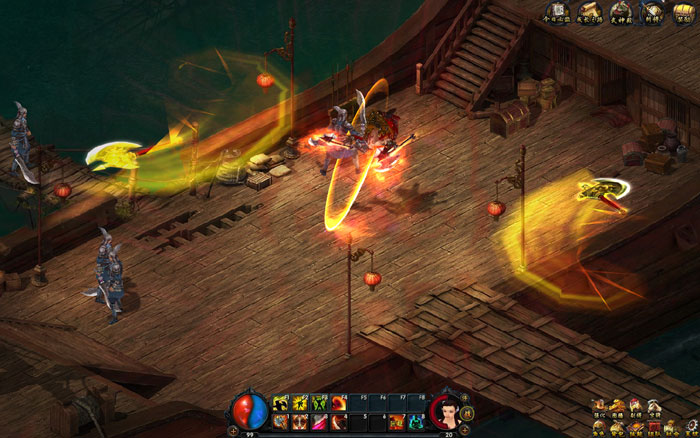The width and height of the screenshot is (700, 438).
Task: Use the slot 7 red item
Action: pos(396,422)
